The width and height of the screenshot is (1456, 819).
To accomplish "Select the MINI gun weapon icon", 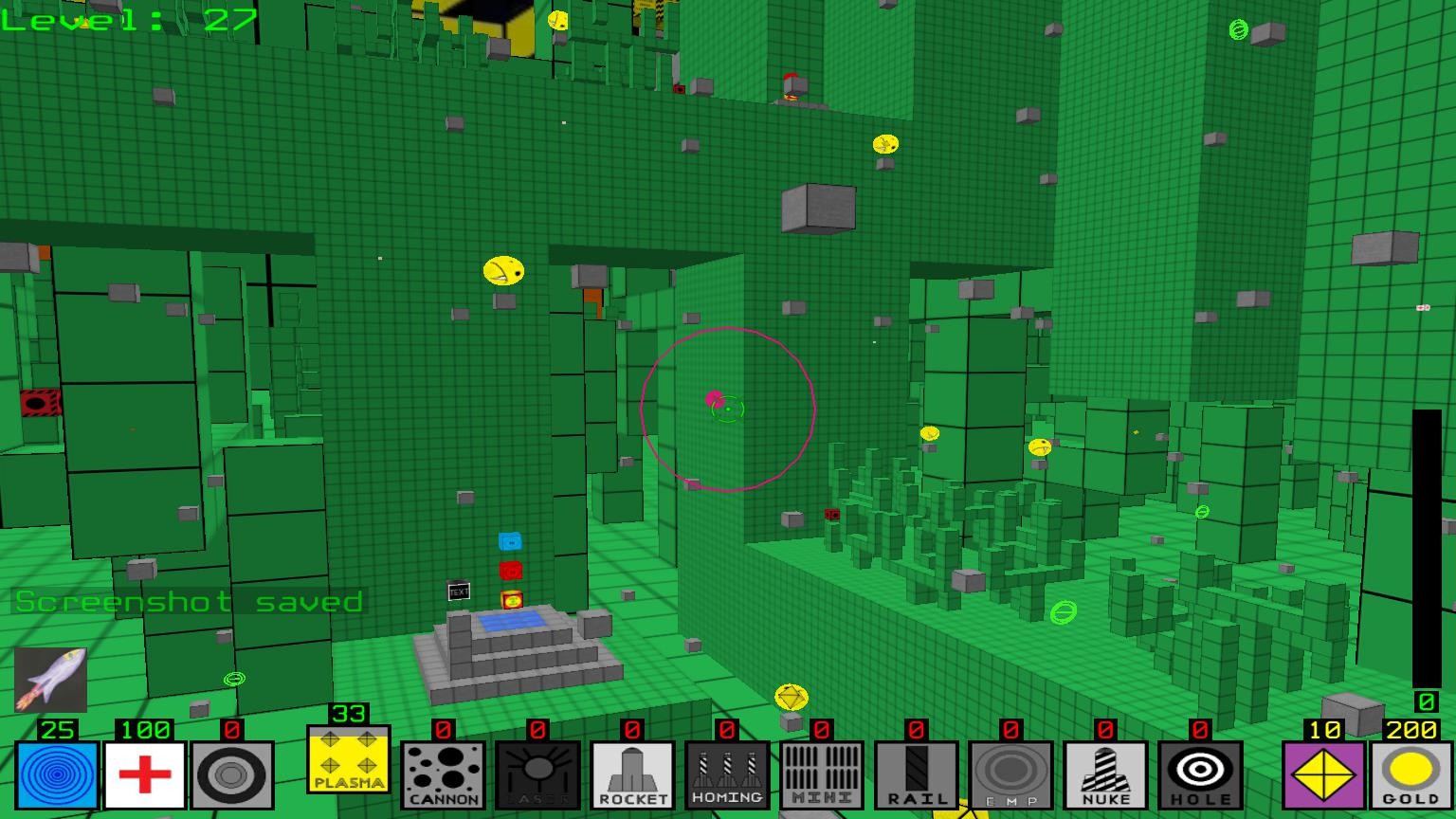I will [x=820, y=773].
